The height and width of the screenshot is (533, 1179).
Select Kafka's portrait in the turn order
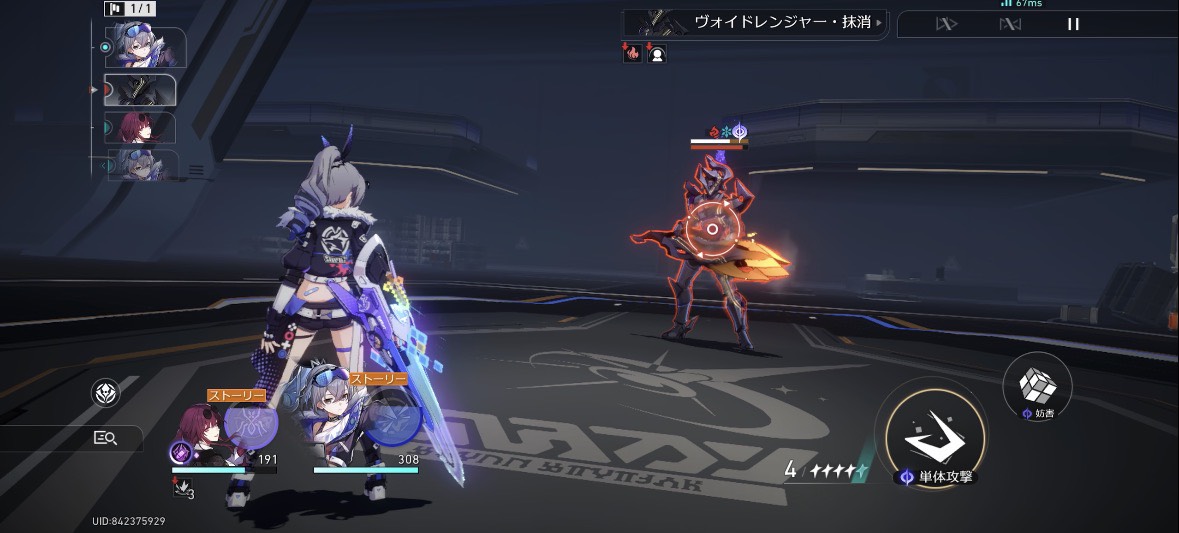tap(140, 128)
